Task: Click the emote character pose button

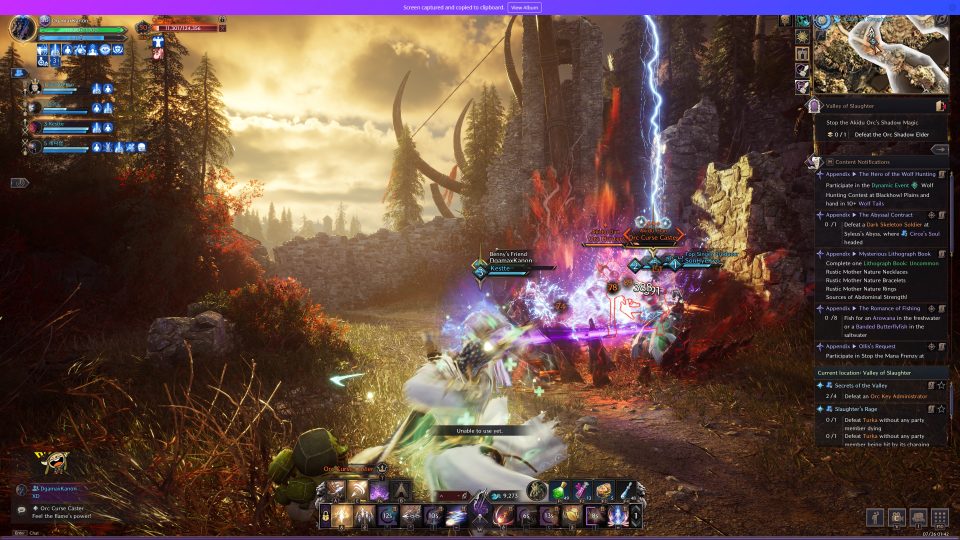Action: [873, 517]
